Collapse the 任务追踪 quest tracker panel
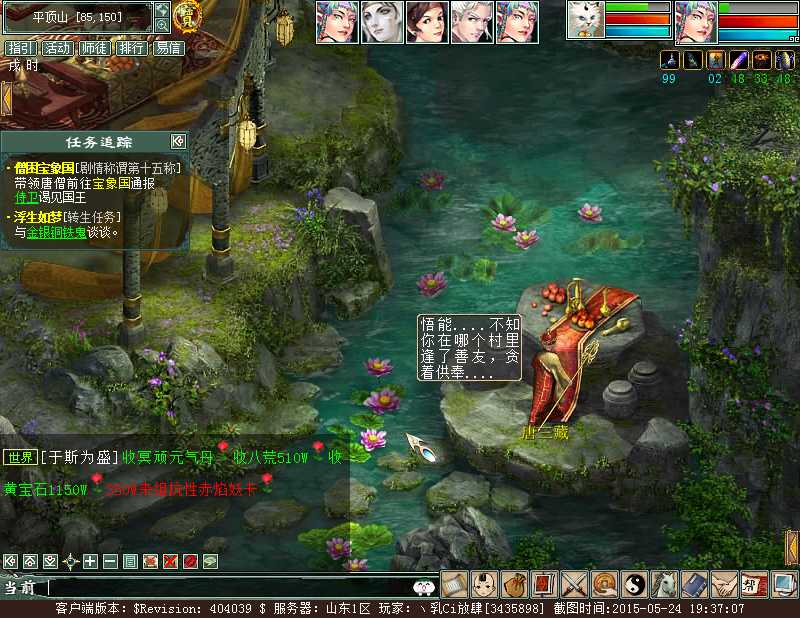The width and height of the screenshot is (800, 618). [x=178, y=141]
